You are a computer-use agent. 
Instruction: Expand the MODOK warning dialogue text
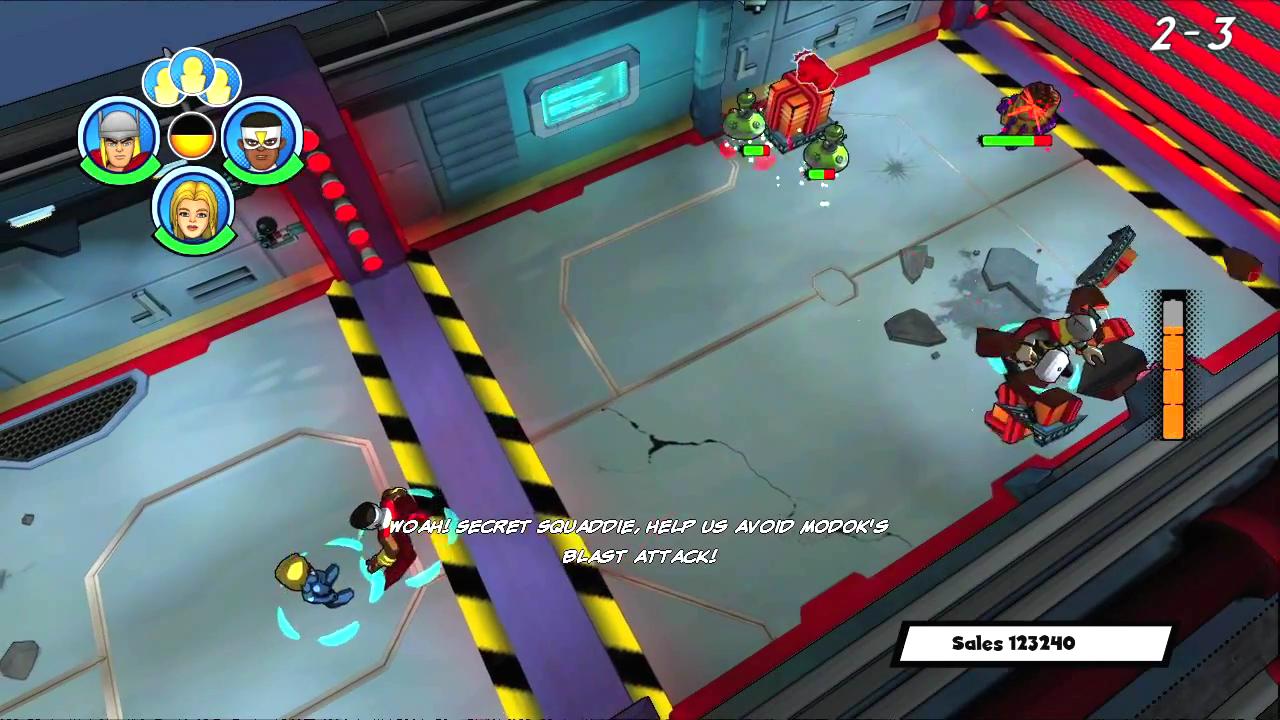click(640, 540)
